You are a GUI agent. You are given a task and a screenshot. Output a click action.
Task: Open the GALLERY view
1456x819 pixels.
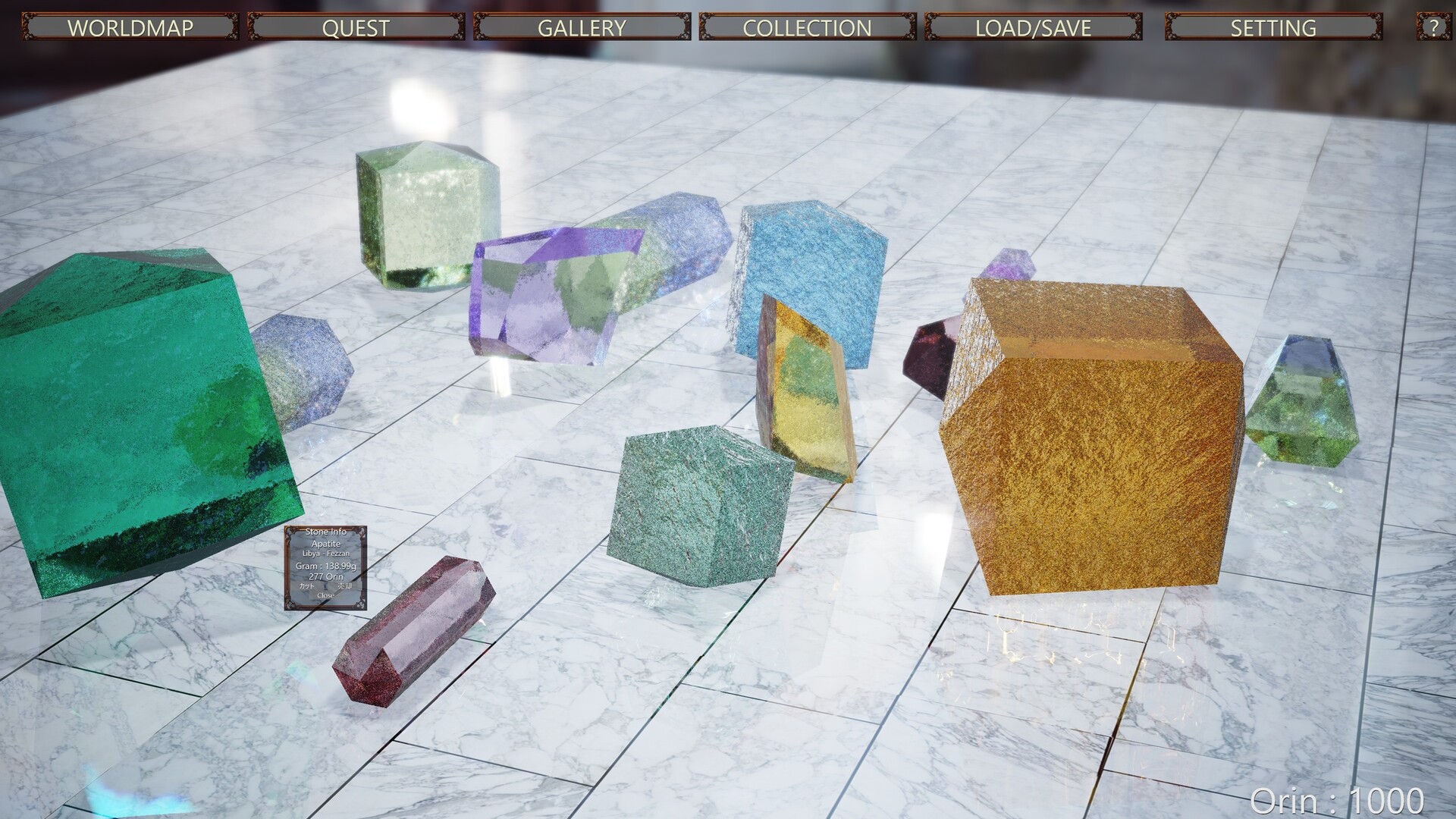pos(582,27)
